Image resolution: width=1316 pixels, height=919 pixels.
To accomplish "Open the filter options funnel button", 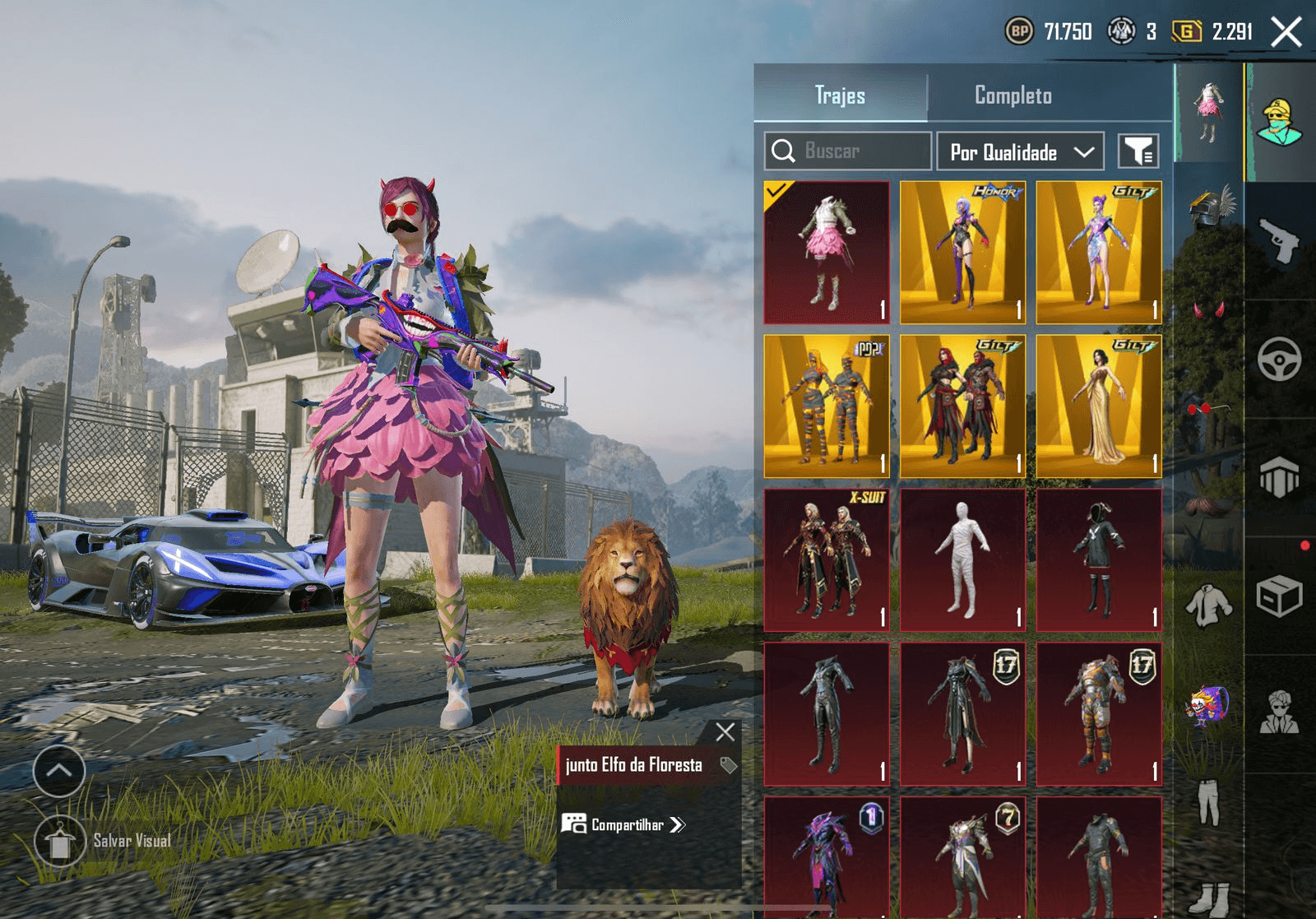I will click(x=1138, y=151).
